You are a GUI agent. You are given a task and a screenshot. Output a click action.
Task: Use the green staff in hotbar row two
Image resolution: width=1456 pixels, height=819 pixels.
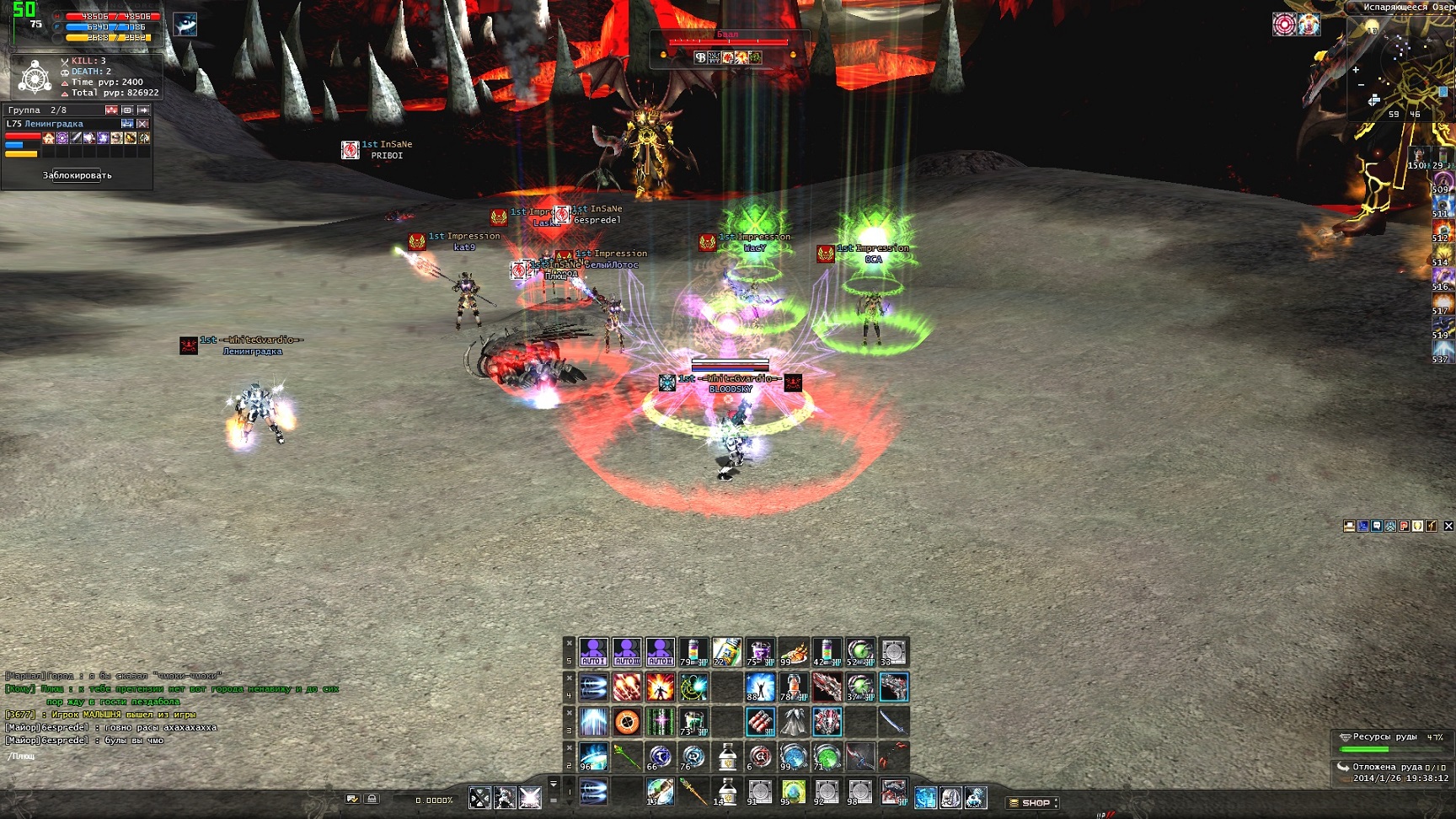coord(627,757)
